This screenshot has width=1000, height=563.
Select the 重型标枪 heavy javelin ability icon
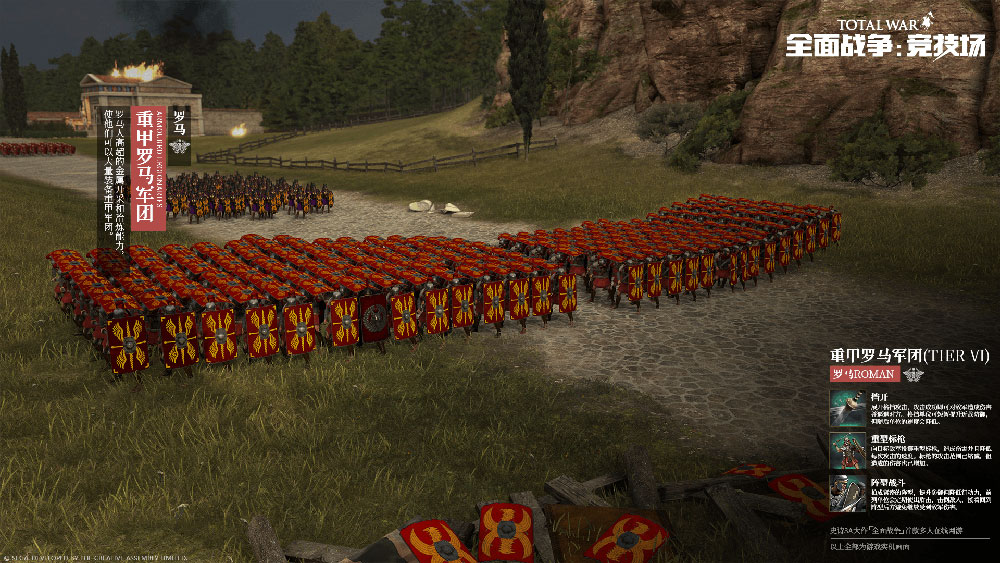(x=847, y=451)
